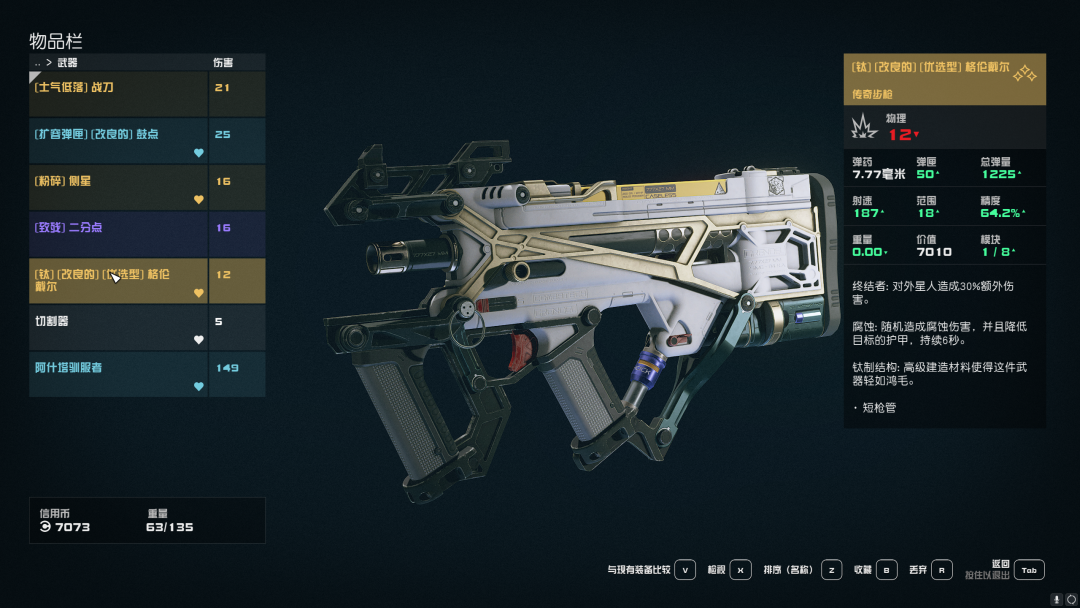Go back via the ".." breadcrumb above 武器
The width and height of the screenshot is (1080, 608).
point(38,63)
